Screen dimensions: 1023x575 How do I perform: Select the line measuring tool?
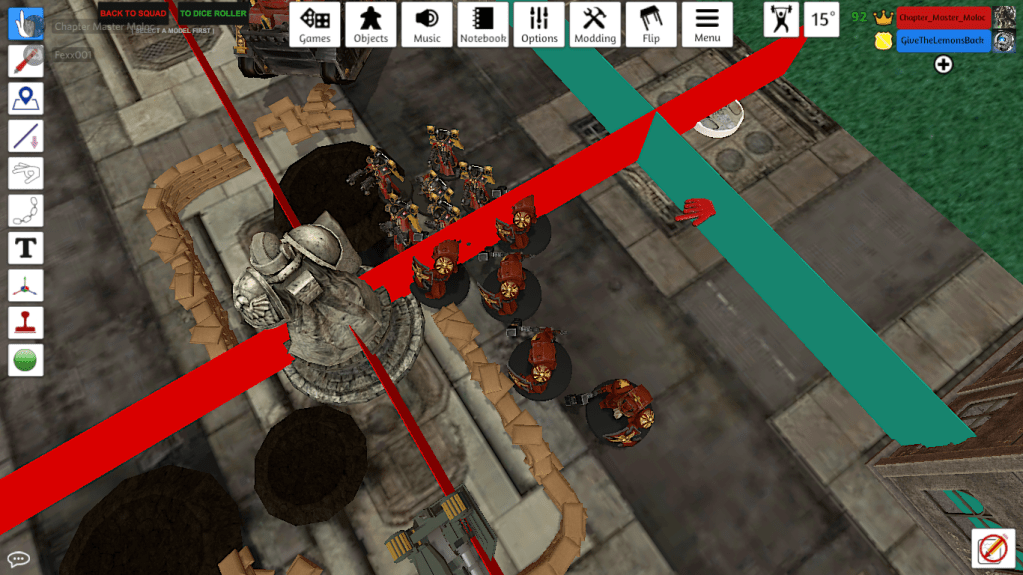[x=26, y=135]
